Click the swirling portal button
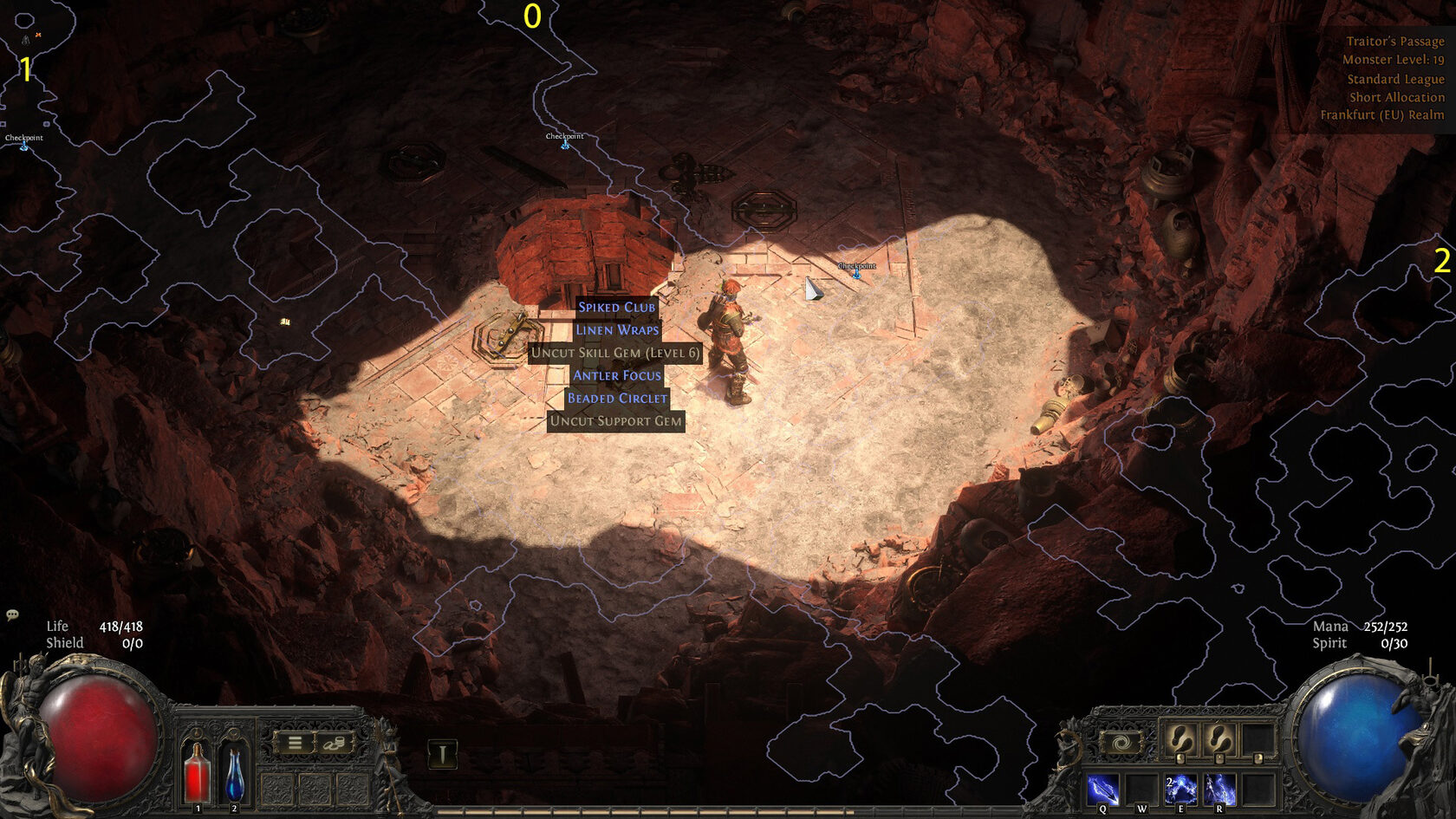The width and height of the screenshot is (1456, 819). 1121,744
